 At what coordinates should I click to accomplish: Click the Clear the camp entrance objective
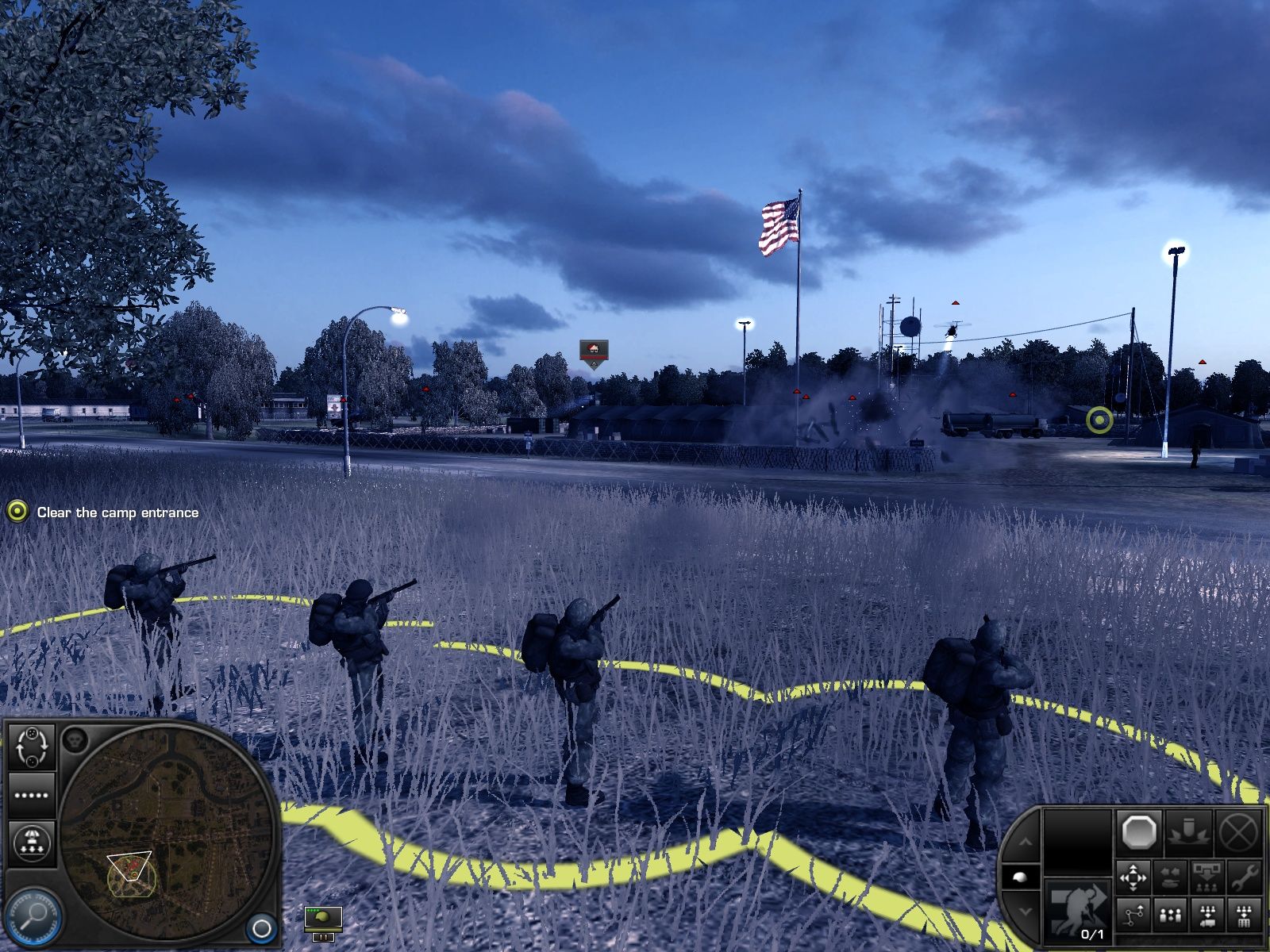click(x=116, y=512)
